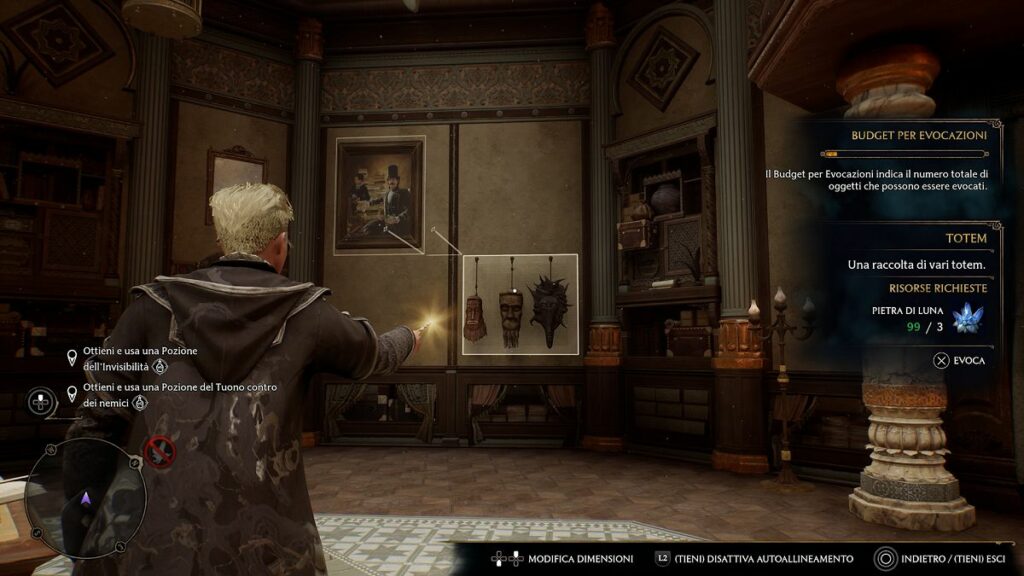Click the highlighted totem placement preview
Screen dimensions: 1024x576
pyautogui.click(x=520, y=304)
